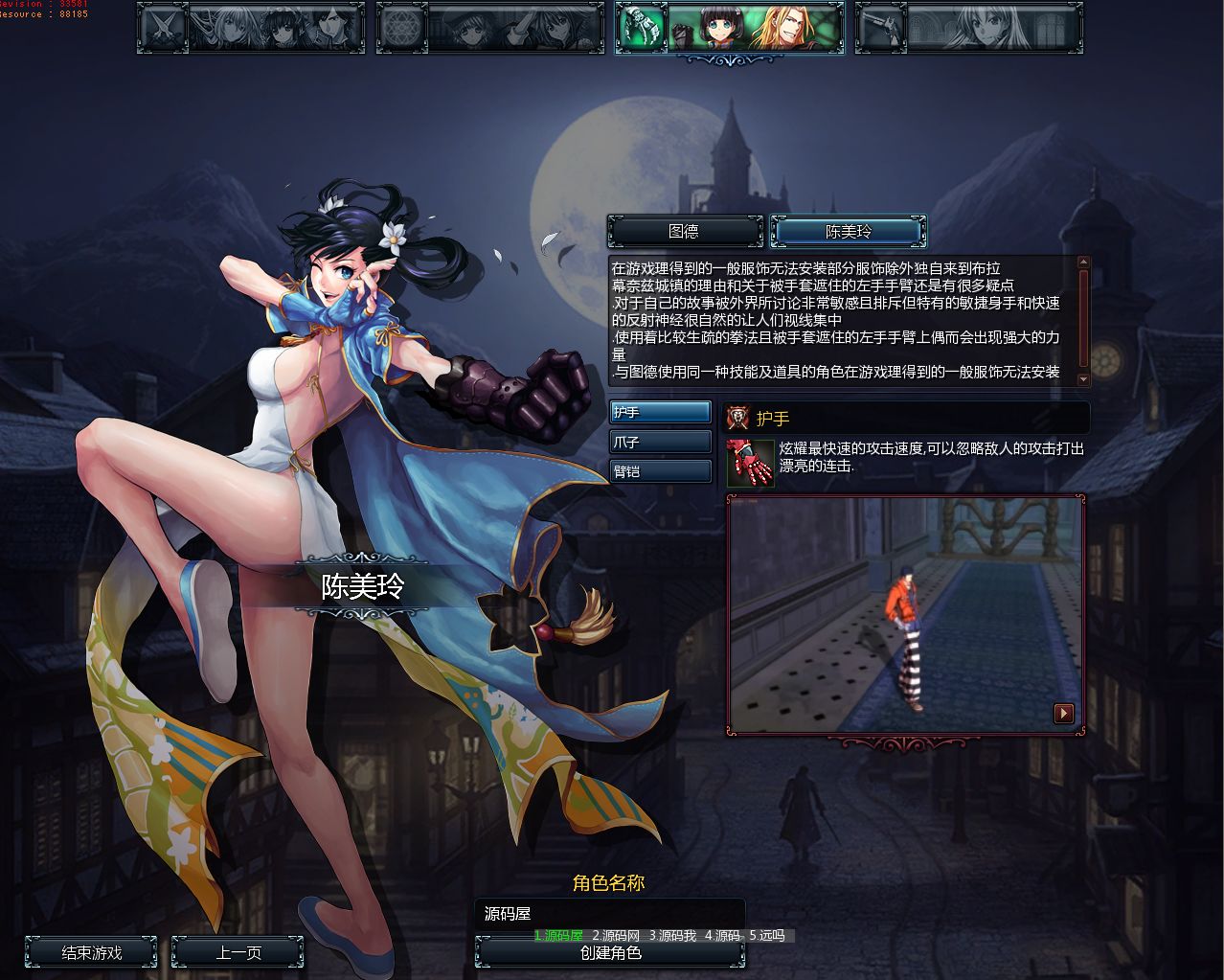The height and width of the screenshot is (980, 1224).
Task: Select the crossed-swords class group panel
Action: (x=251, y=27)
